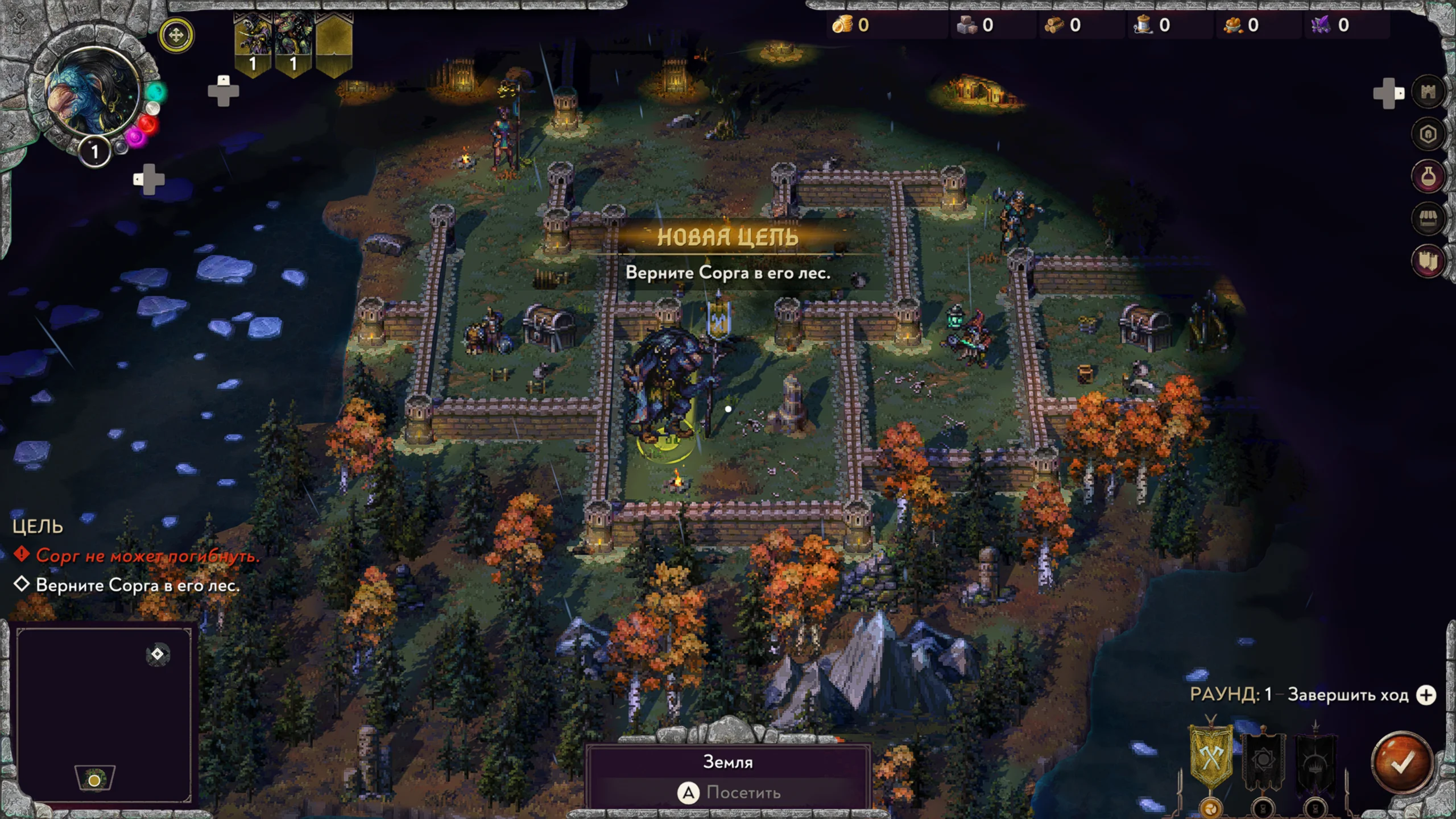Click the minimap in the corner

click(x=104, y=714)
